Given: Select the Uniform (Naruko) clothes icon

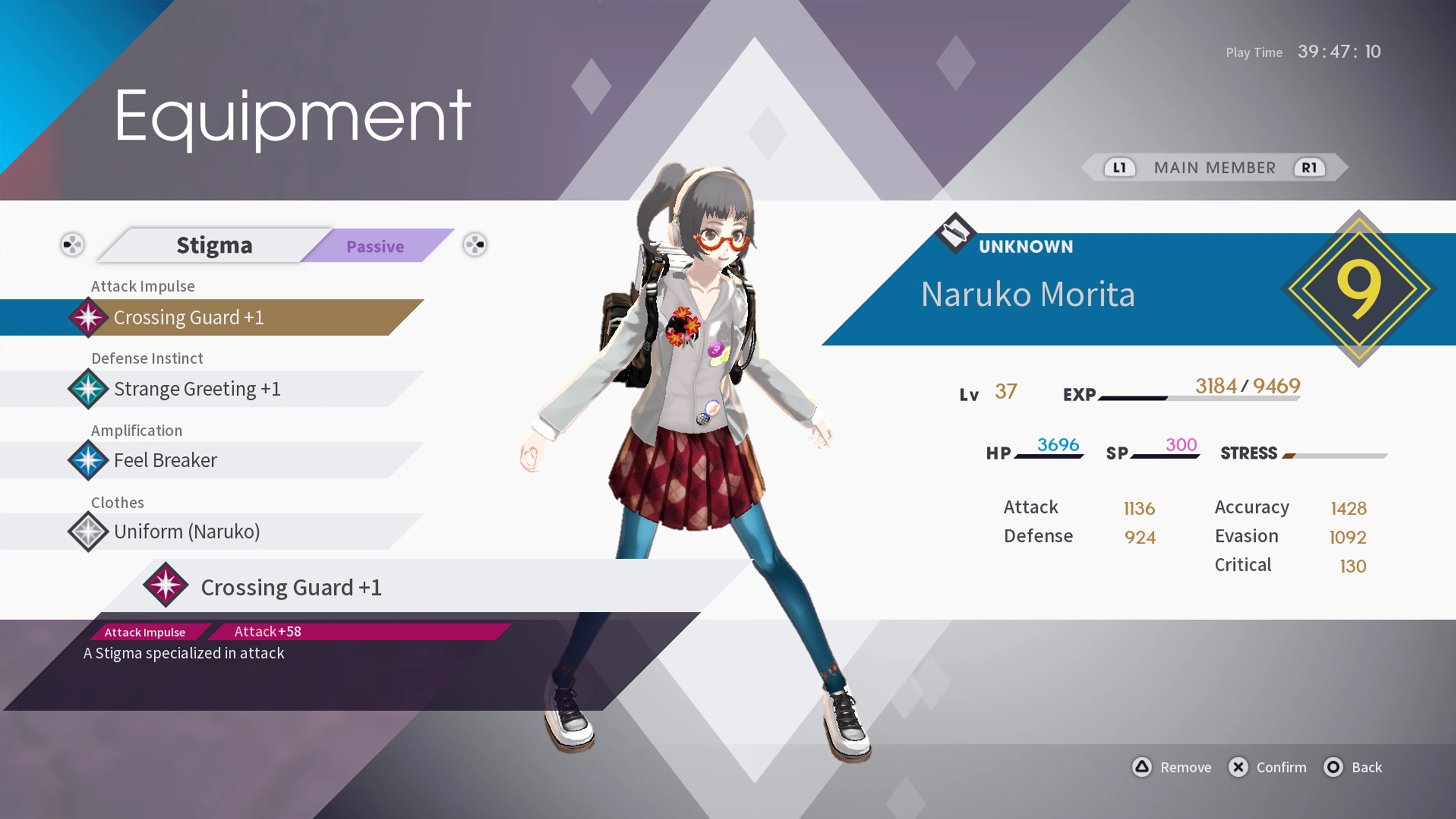Looking at the screenshot, I should [x=89, y=531].
